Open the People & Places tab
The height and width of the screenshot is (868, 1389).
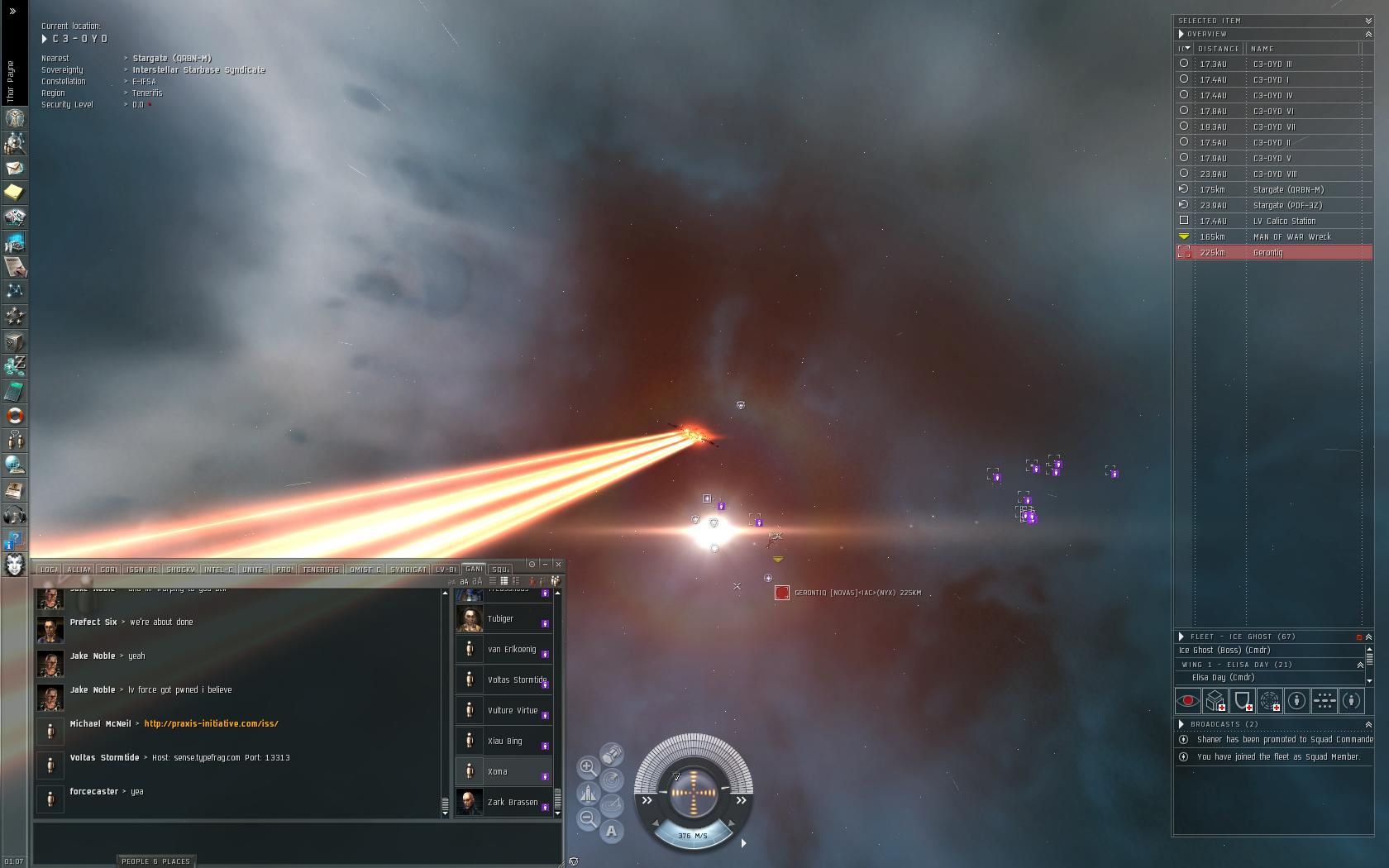pyautogui.click(x=155, y=861)
